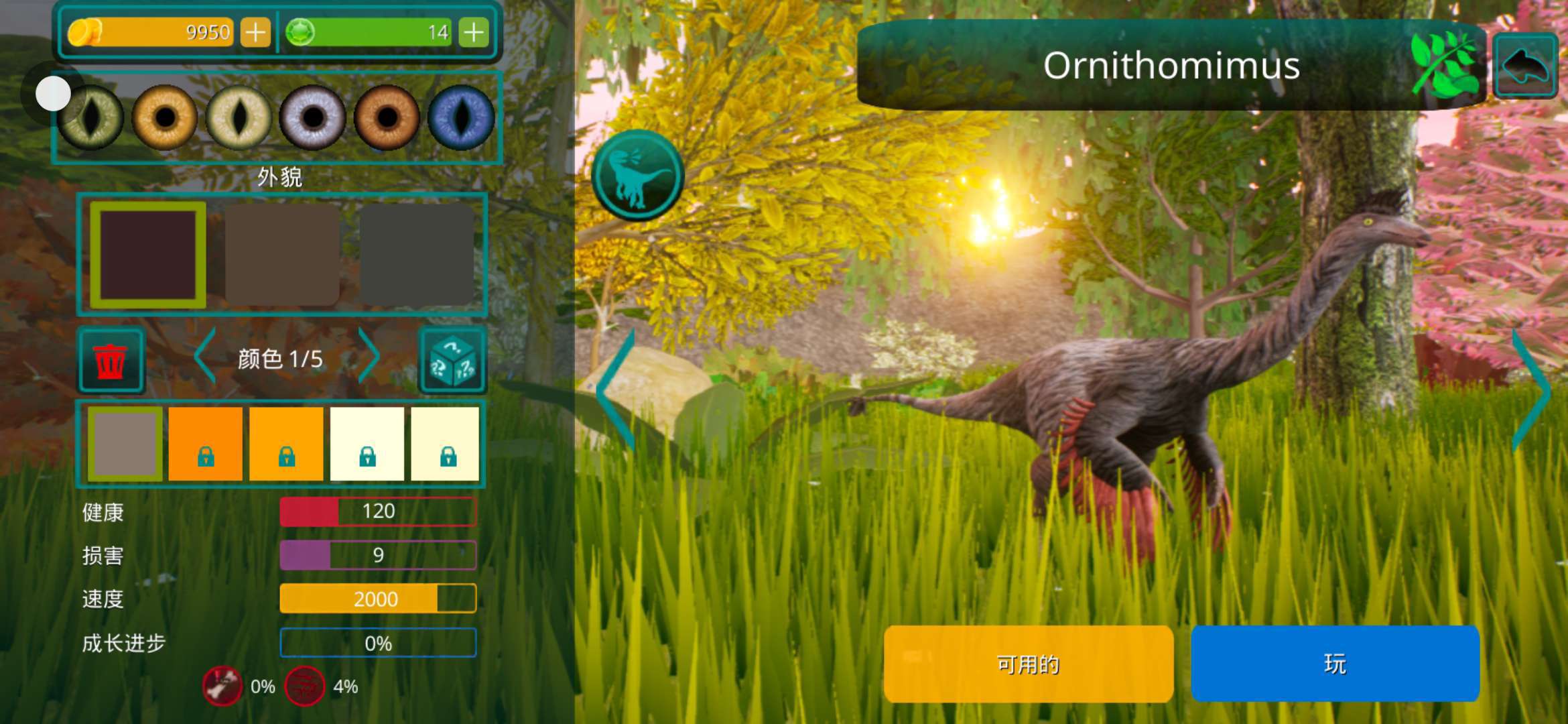Viewport: 1568px width, 724px height.
Task: Add more gold coins with the plus button
Action: pyautogui.click(x=255, y=32)
